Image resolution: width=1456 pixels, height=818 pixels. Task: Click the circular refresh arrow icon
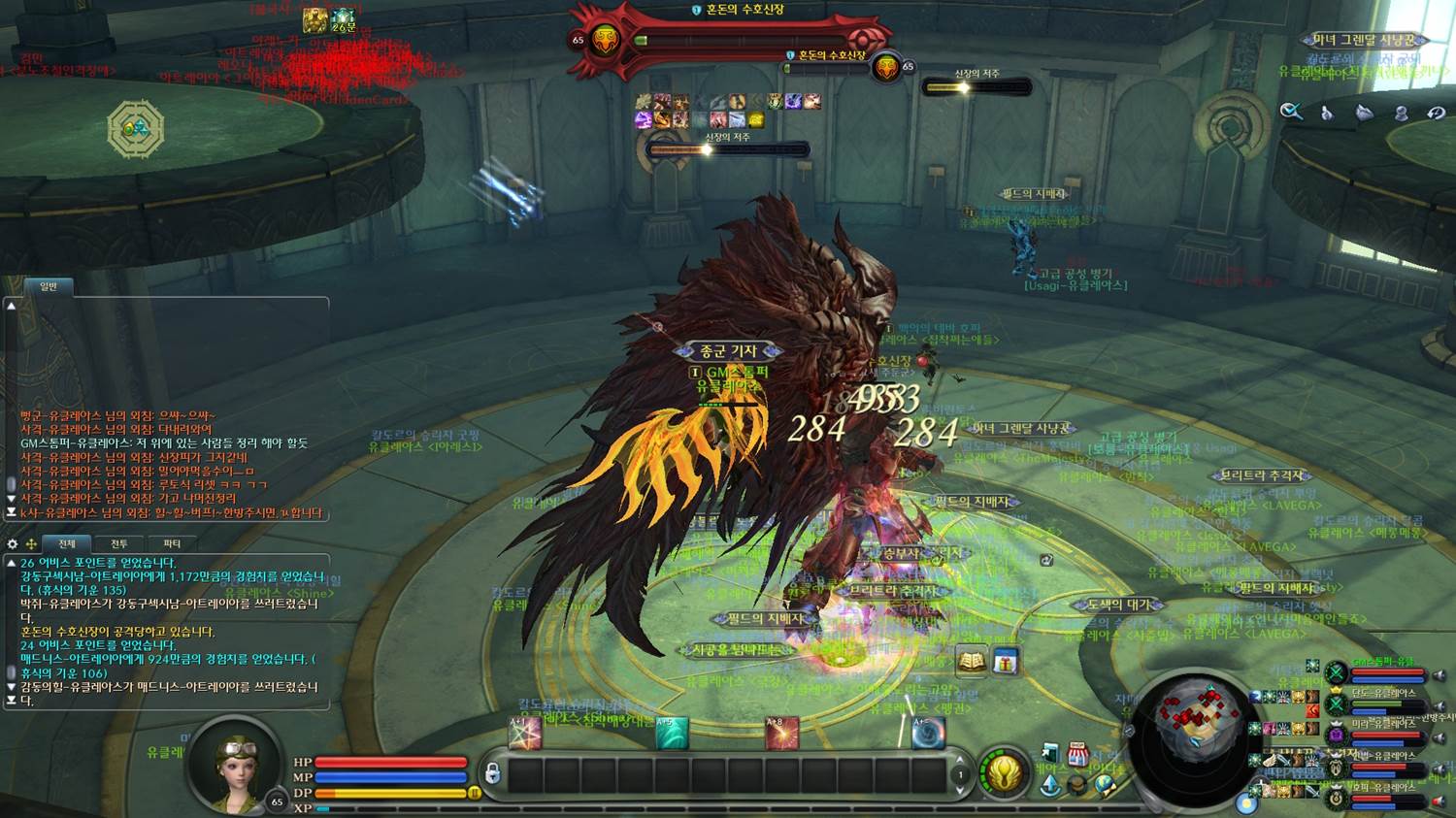[1437, 113]
